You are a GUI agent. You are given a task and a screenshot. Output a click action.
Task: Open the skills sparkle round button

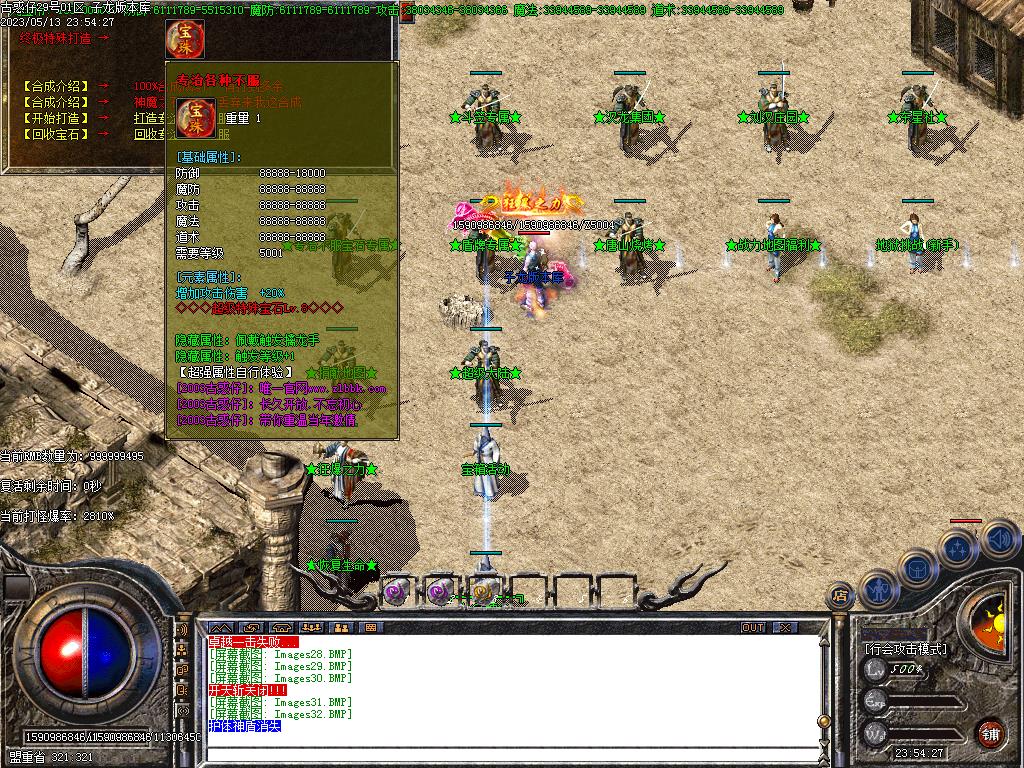coord(957,548)
